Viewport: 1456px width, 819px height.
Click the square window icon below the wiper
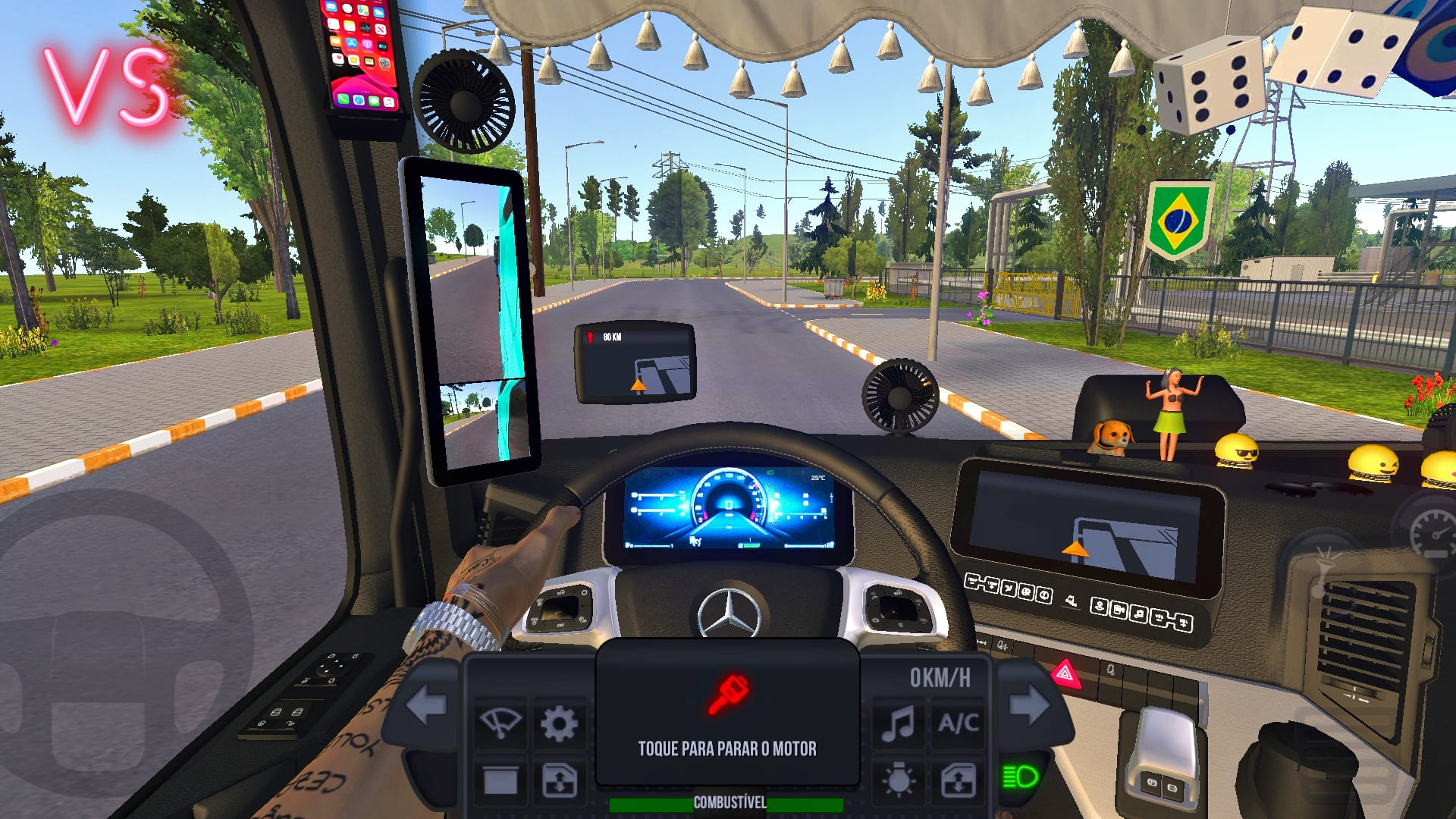click(x=500, y=780)
